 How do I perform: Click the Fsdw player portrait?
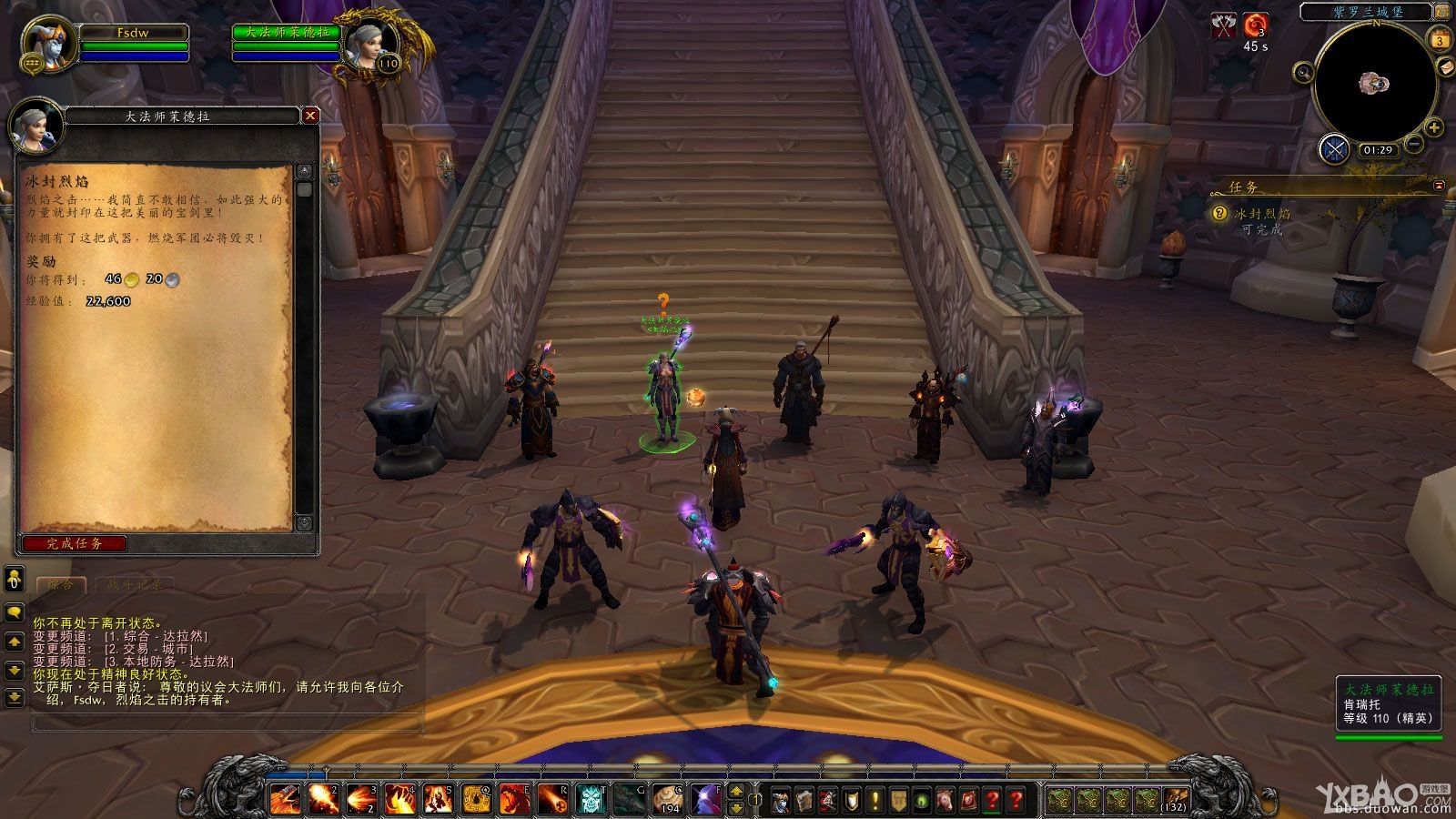pos(48,44)
